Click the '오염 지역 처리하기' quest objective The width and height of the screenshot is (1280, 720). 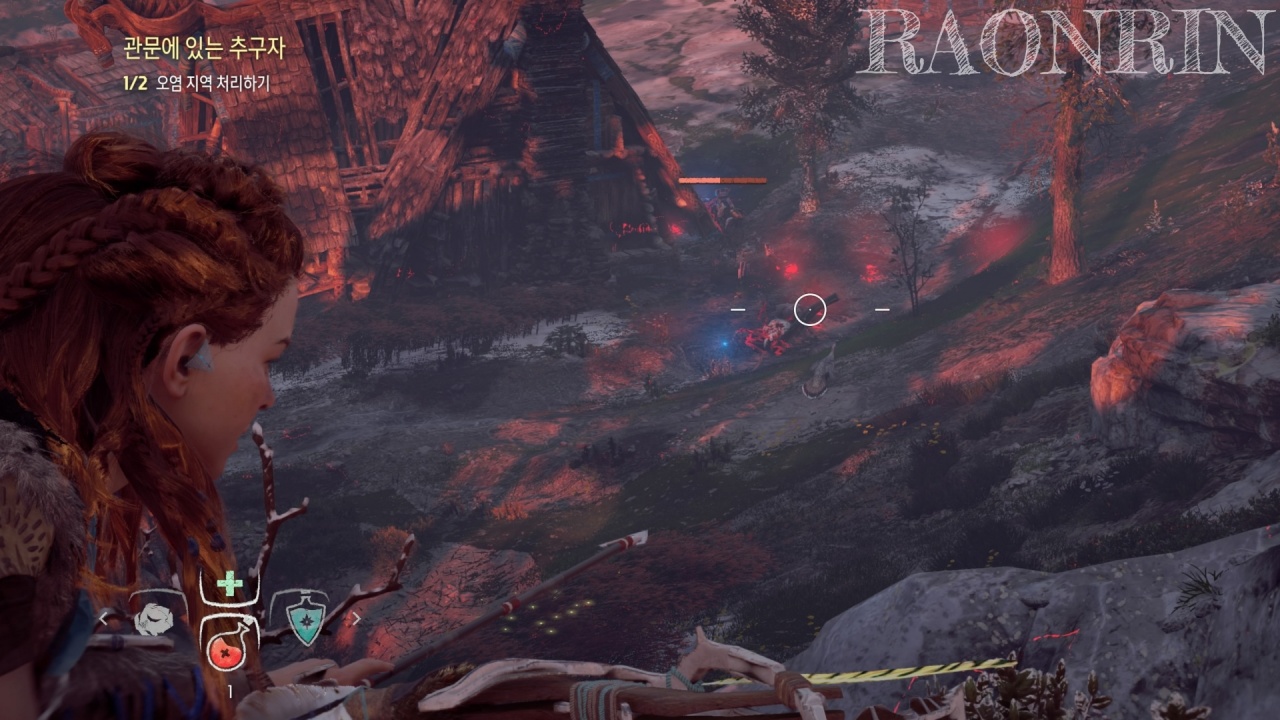click(x=212, y=84)
